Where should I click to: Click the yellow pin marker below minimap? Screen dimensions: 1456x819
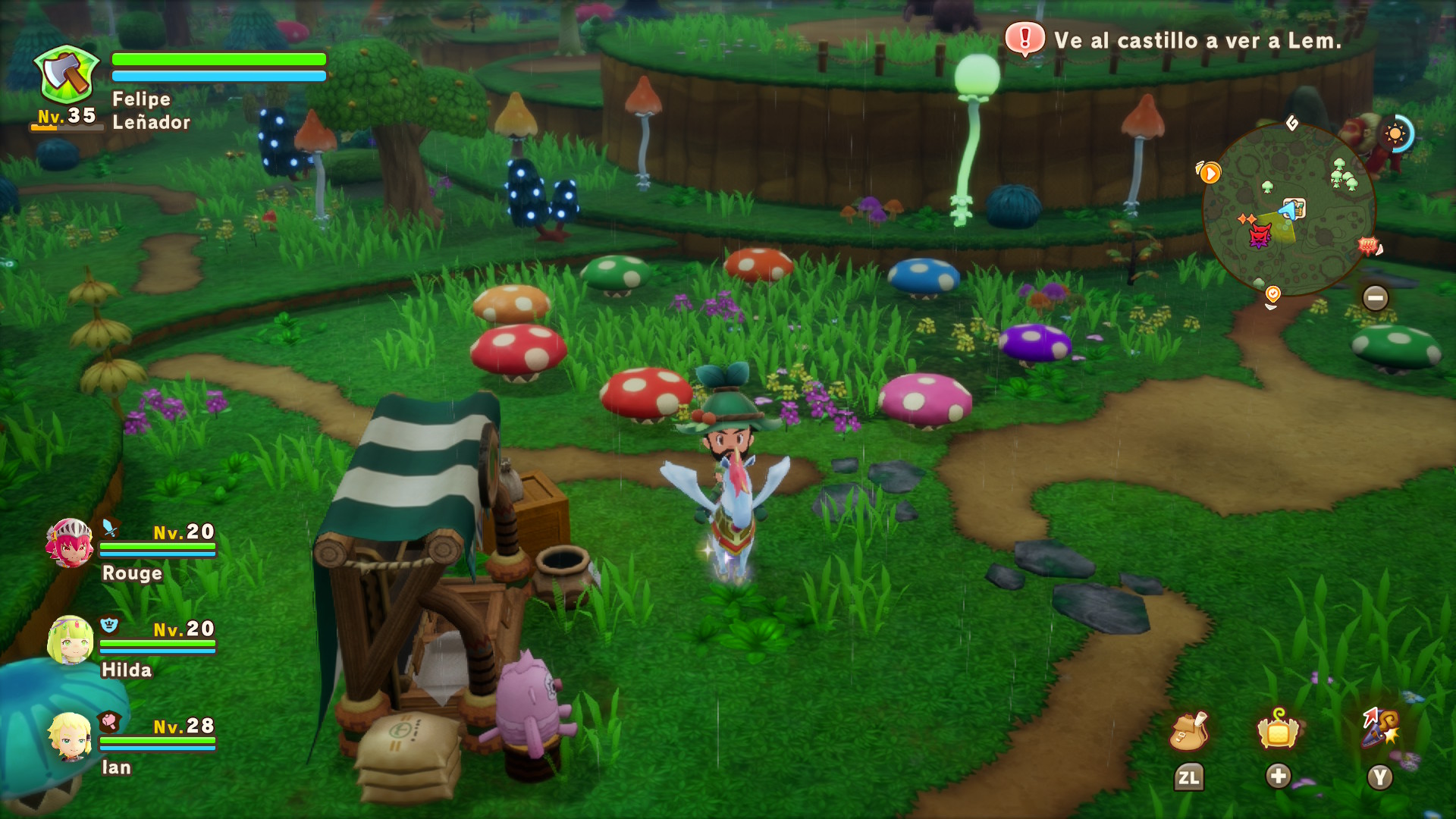point(1272,294)
